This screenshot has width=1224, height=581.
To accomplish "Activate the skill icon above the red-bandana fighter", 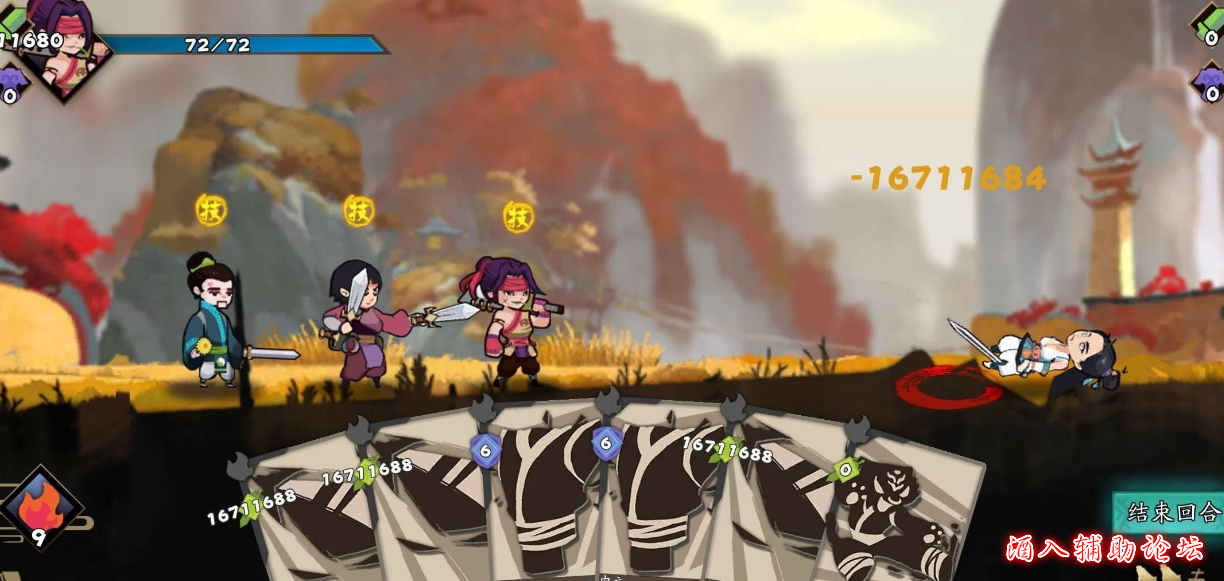I will pyautogui.click(x=518, y=215).
